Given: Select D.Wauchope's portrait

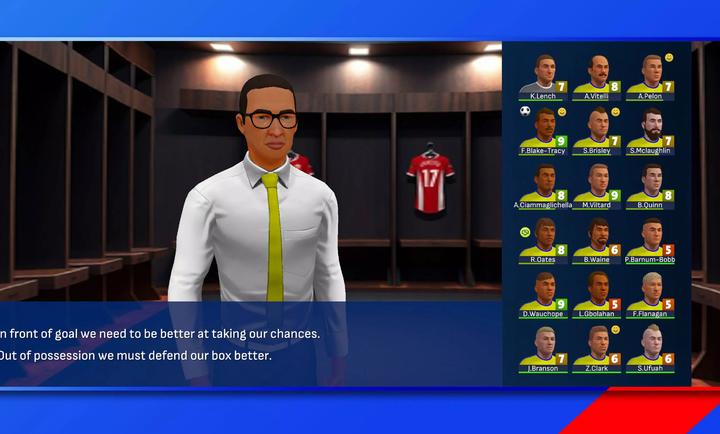Looking at the screenshot, I should (x=543, y=292).
